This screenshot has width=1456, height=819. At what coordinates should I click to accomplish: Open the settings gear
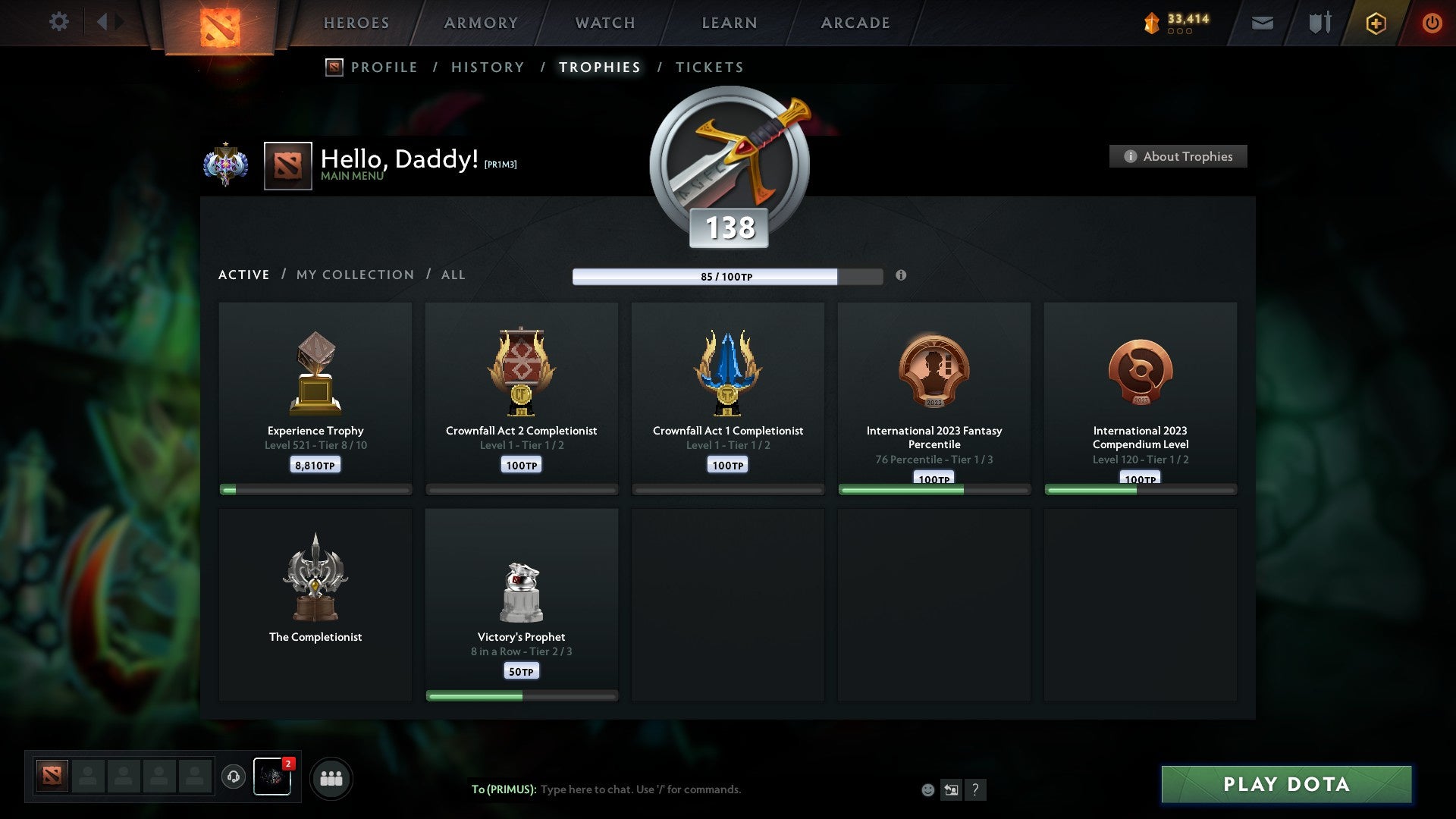(59, 21)
